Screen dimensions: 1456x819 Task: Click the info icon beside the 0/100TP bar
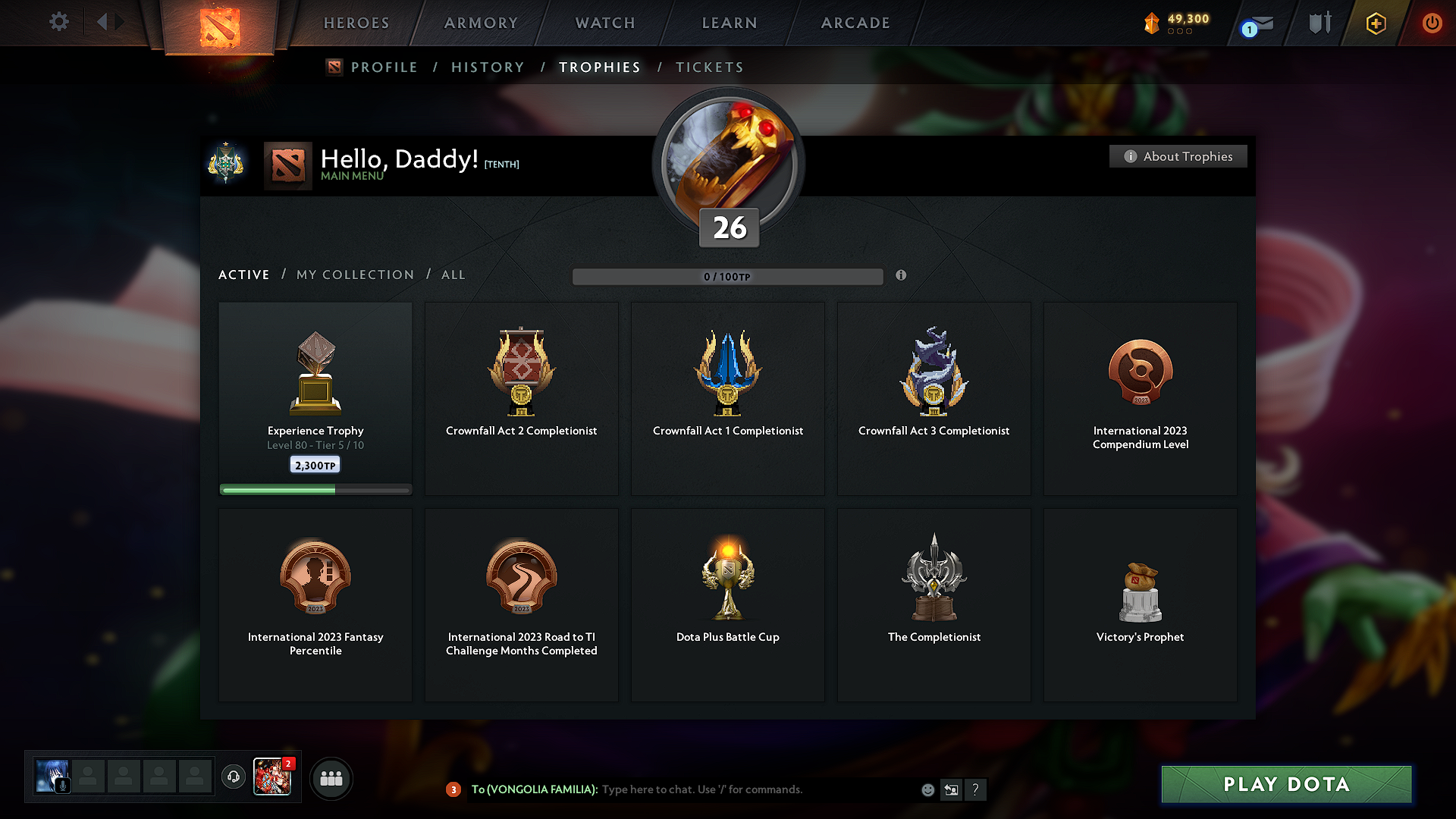pyautogui.click(x=902, y=276)
